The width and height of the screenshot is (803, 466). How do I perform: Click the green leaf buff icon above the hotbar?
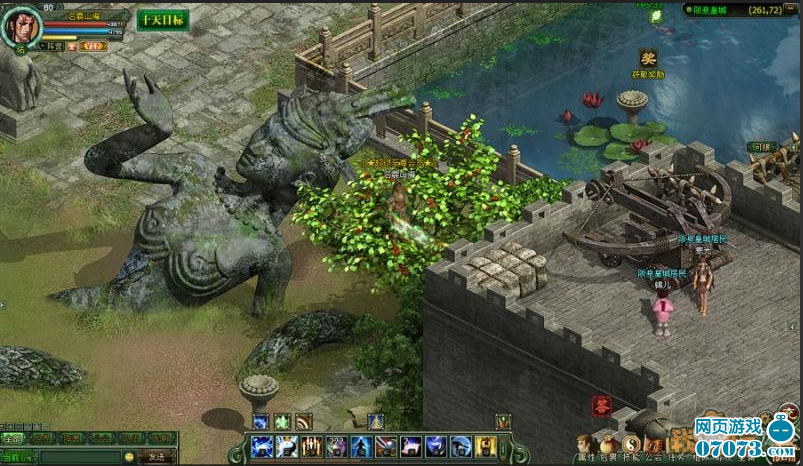pos(282,421)
